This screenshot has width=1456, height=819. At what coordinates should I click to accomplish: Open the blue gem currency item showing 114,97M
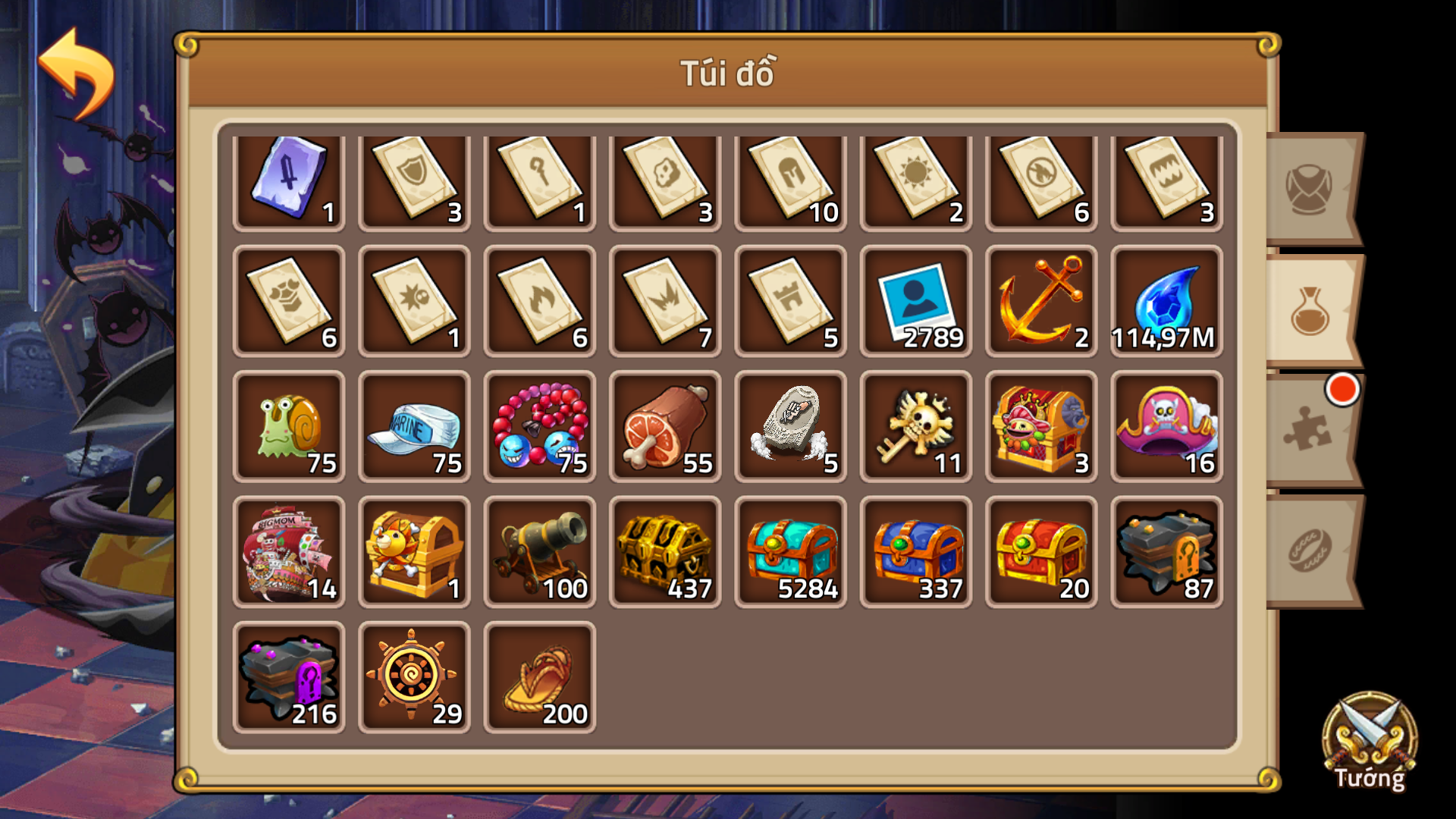pyautogui.click(x=1166, y=303)
